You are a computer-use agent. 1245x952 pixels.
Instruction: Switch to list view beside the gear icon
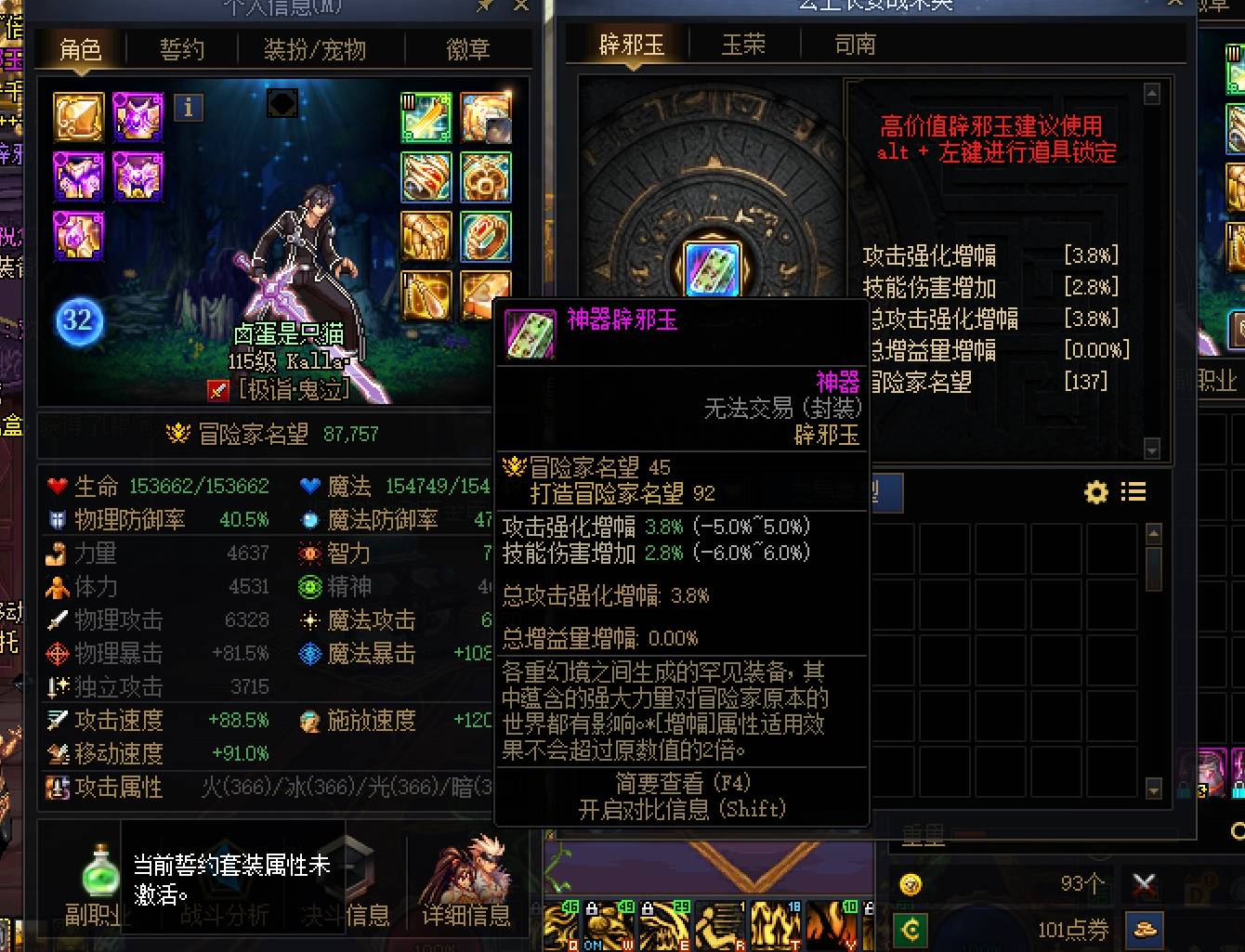(x=1134, y=491)
